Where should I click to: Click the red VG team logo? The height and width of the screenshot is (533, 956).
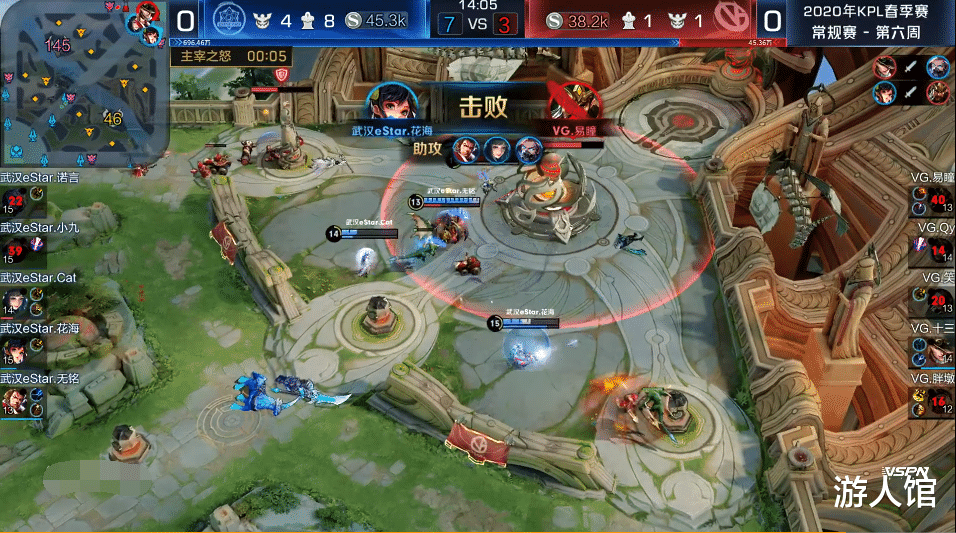[735, 19]
